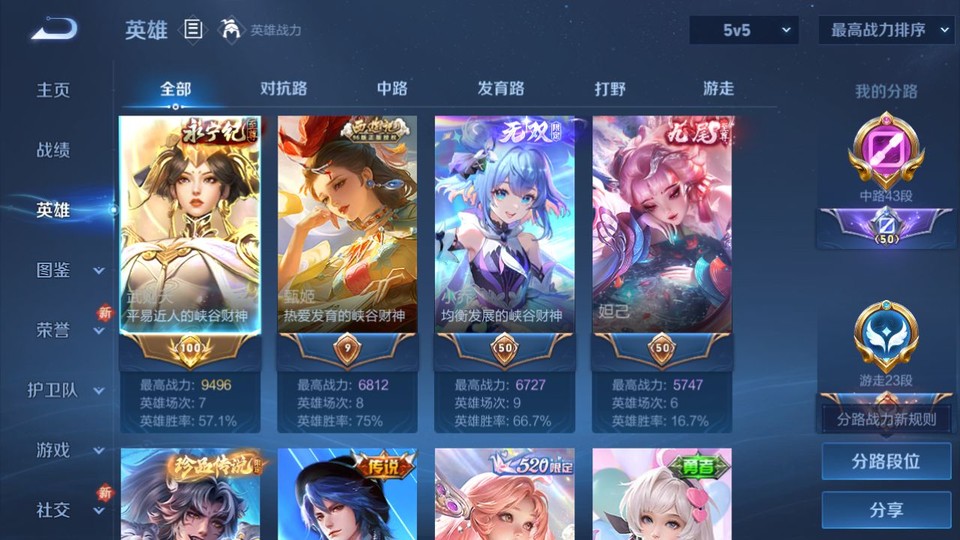
Task: Click the 分享 share button
Action: click(x=886, y=510)
